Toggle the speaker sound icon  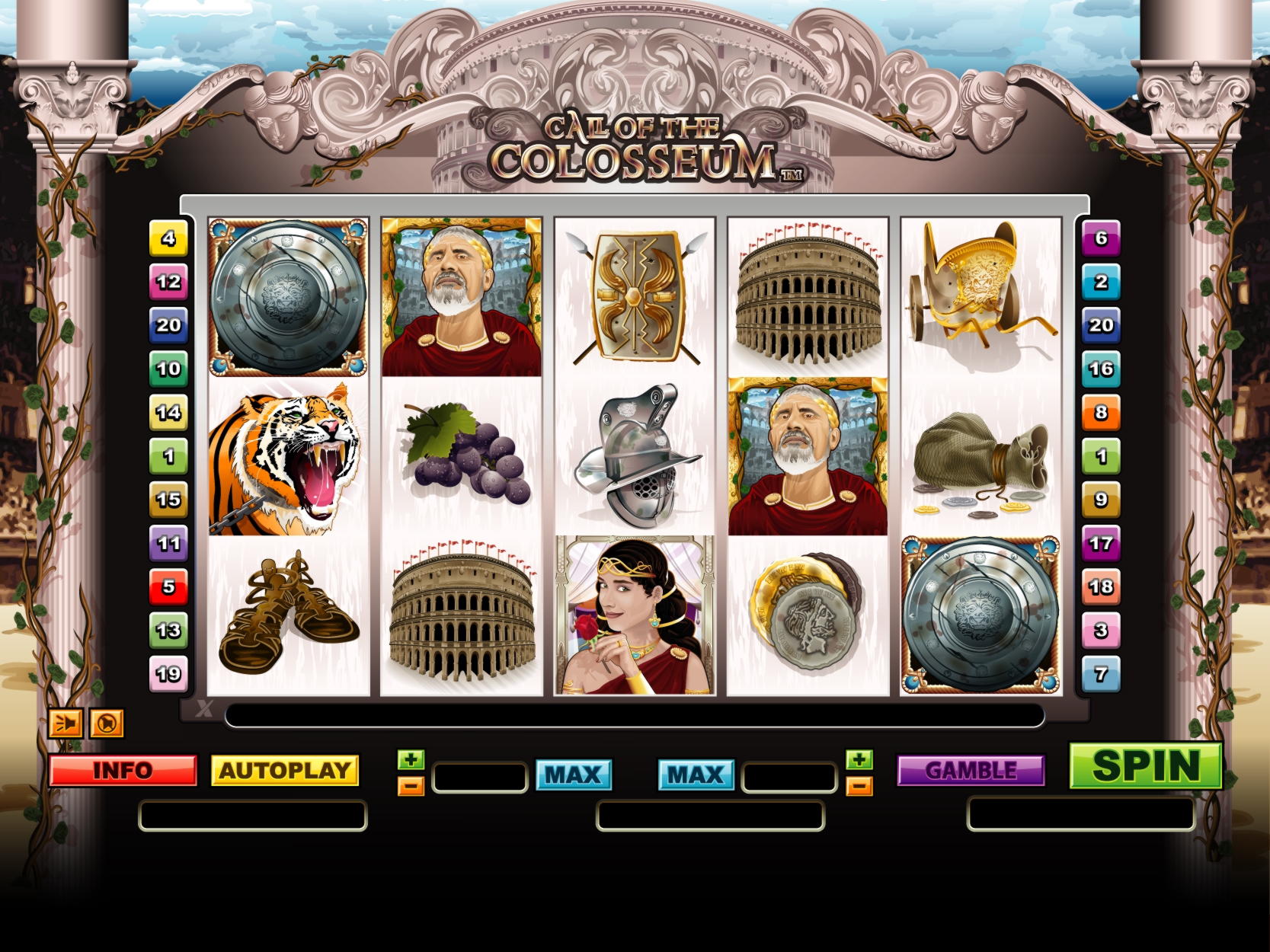click(x=66, y=723)
